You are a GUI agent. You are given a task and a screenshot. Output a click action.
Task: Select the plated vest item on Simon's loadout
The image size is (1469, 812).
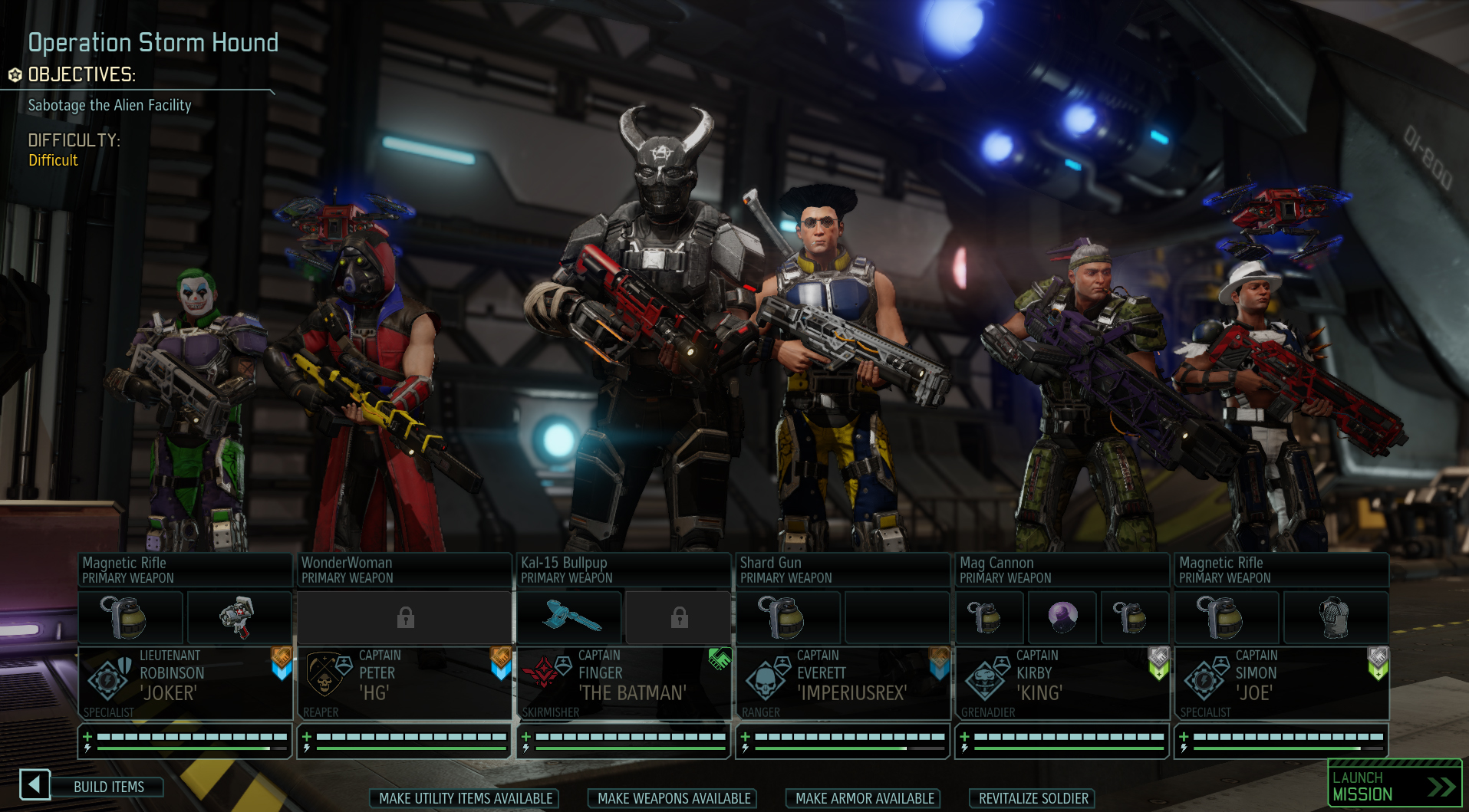tap(1335, 617)
